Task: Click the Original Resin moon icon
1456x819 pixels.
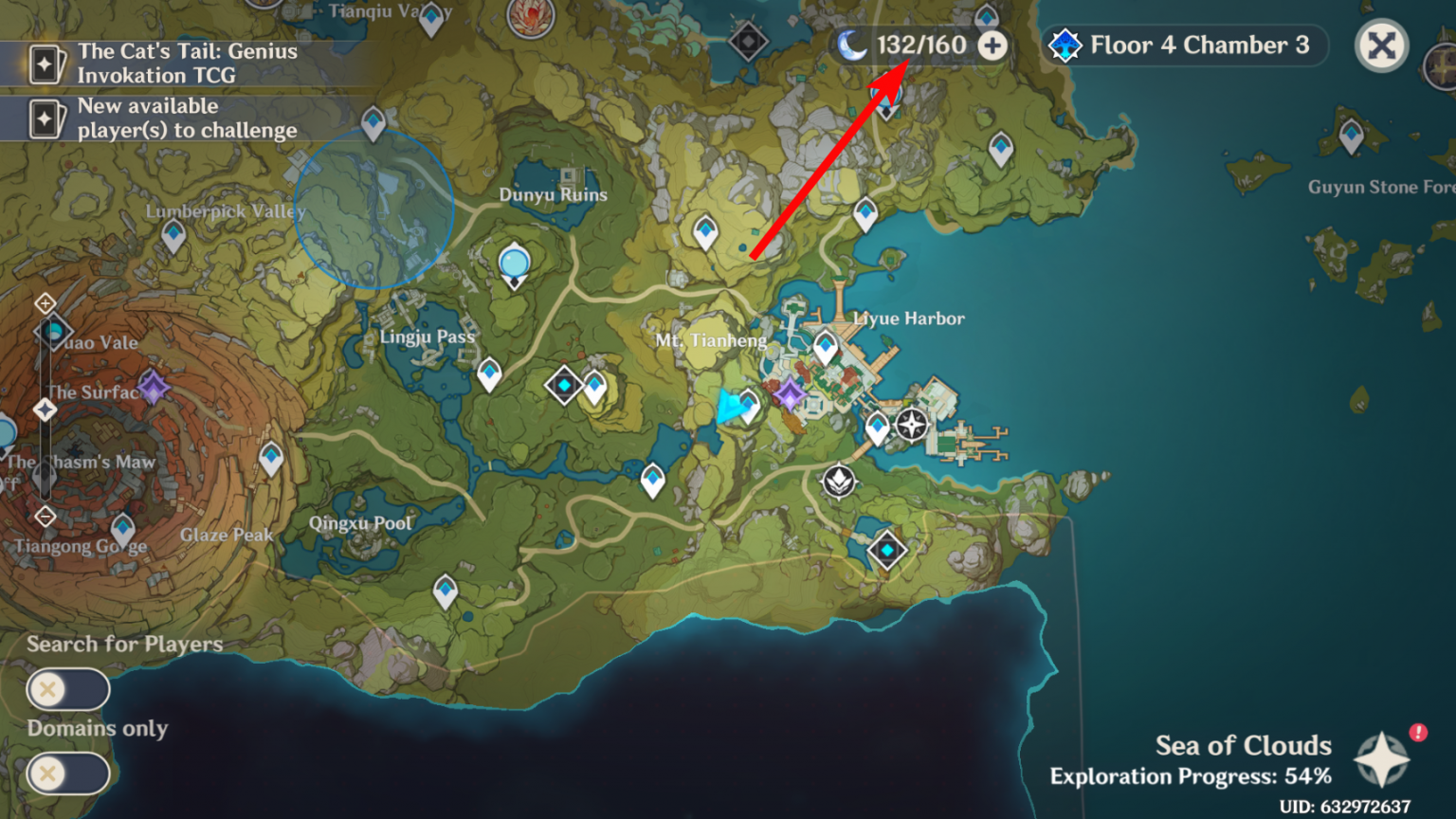Action: click(852, 44)
